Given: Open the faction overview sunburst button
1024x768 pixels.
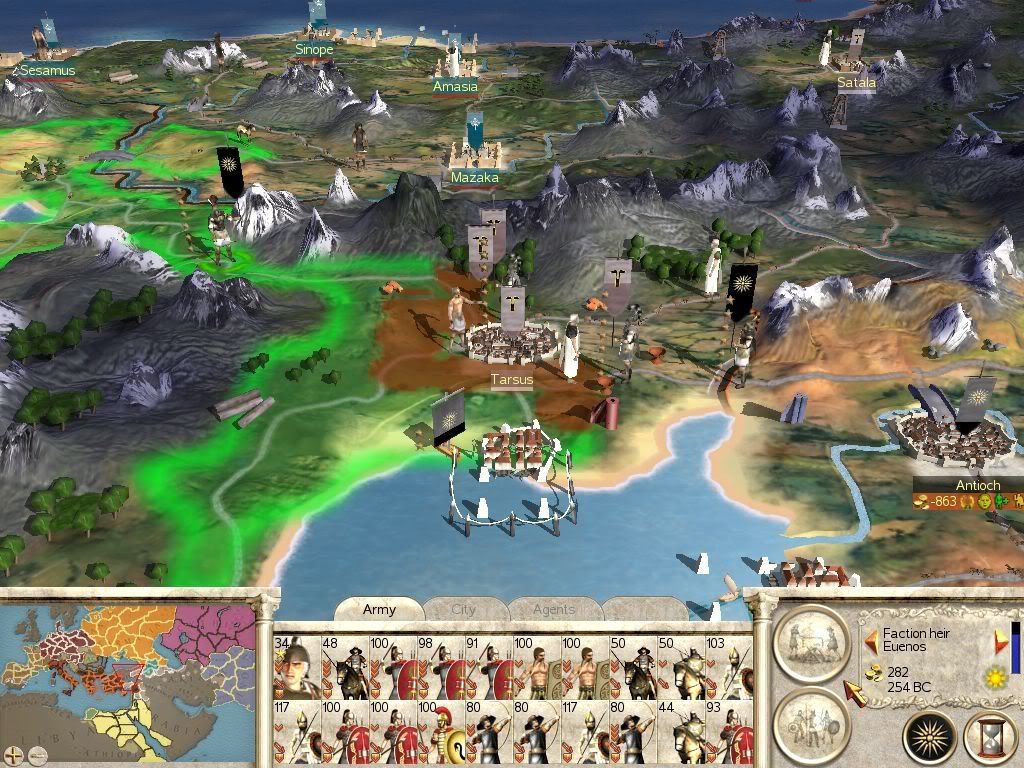Looking at the screenshot, I should point(930,737).
